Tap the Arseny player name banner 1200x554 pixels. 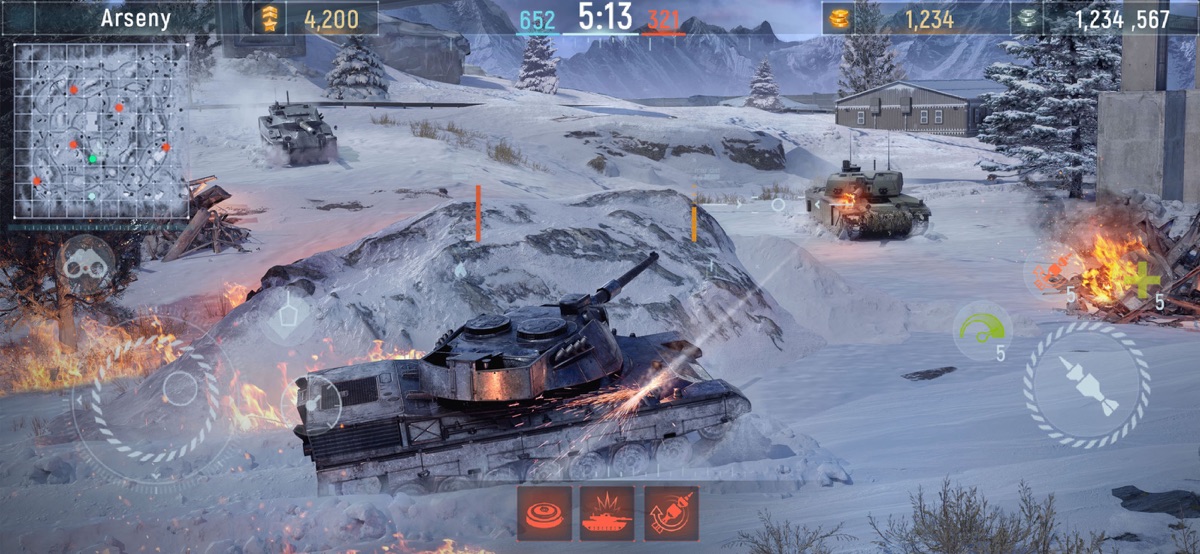point(136,18)
